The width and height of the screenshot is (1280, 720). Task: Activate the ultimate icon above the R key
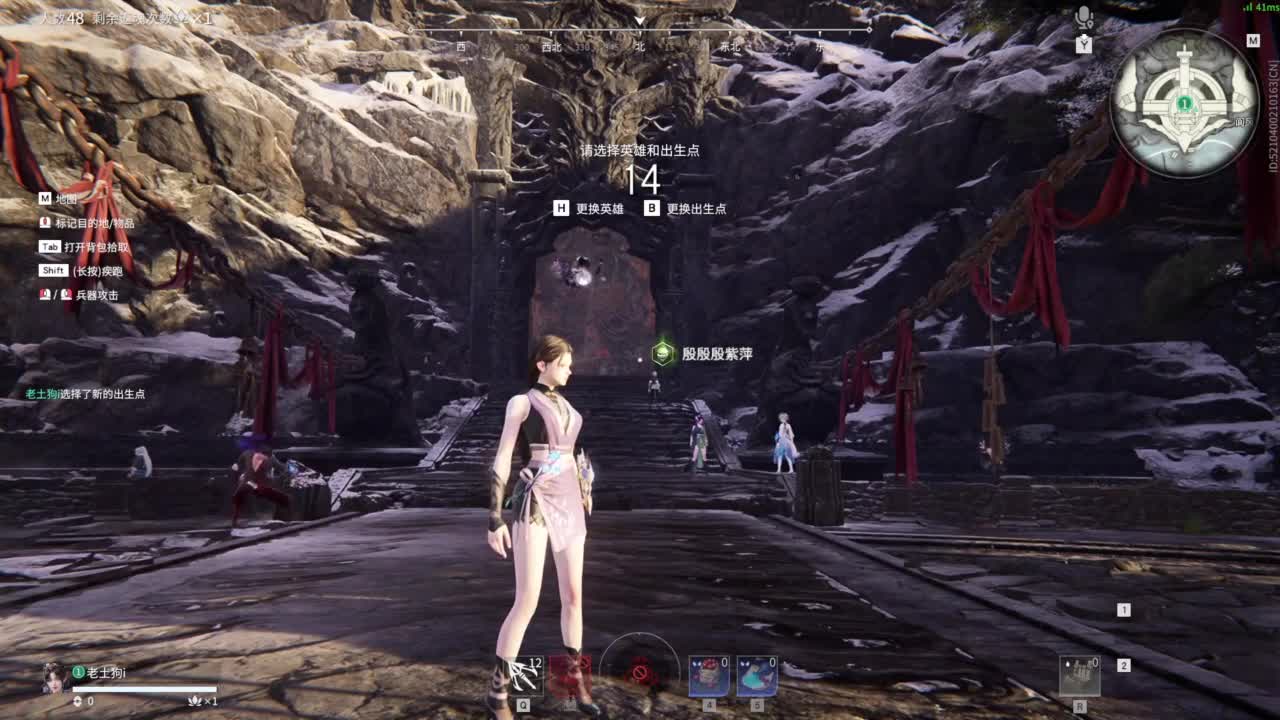tap(1080, 677)
